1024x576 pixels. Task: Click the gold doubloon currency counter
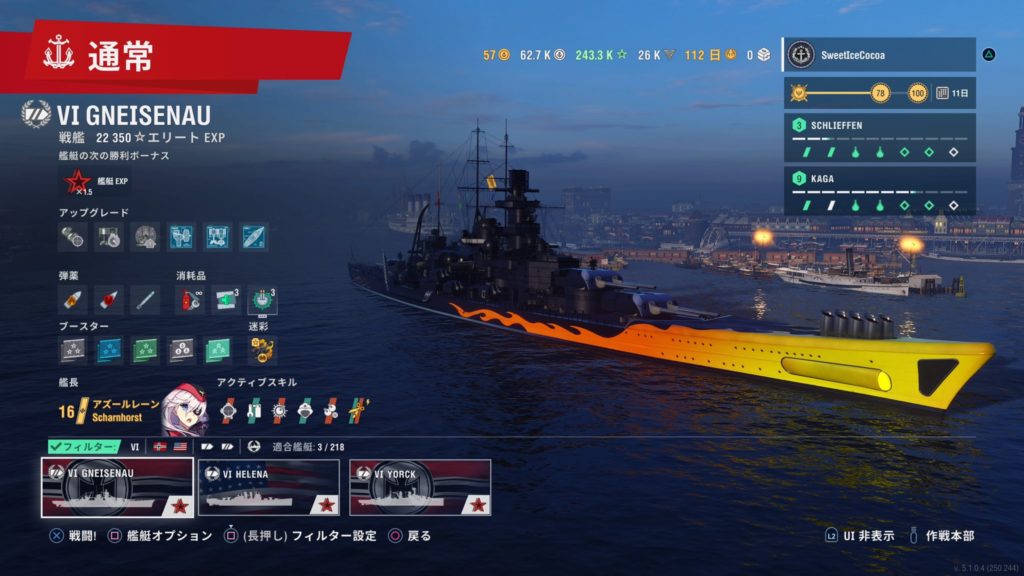click(x=497, y=55)
